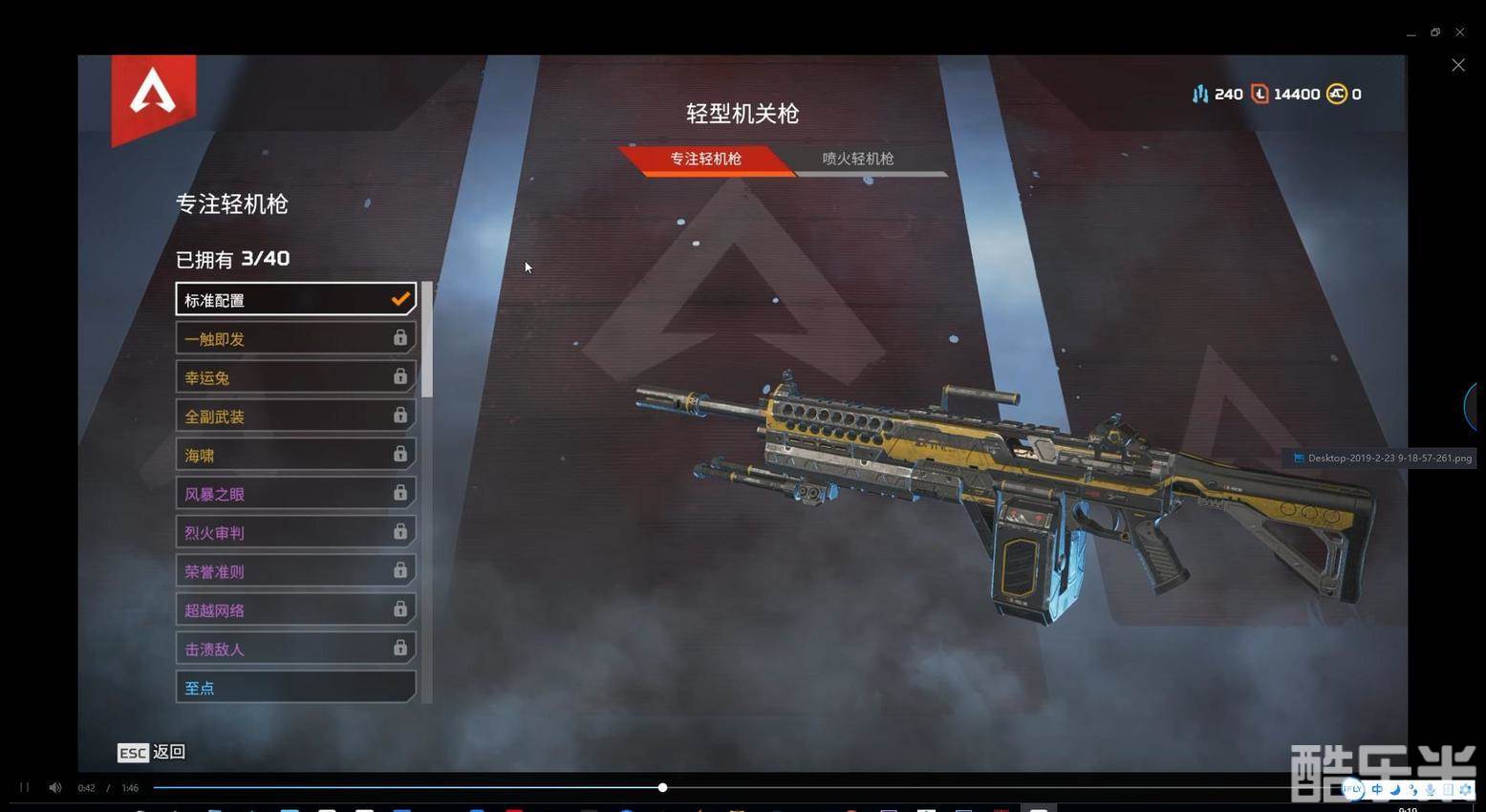Select the 超越网络 skin entry

[x=295, y=609]
